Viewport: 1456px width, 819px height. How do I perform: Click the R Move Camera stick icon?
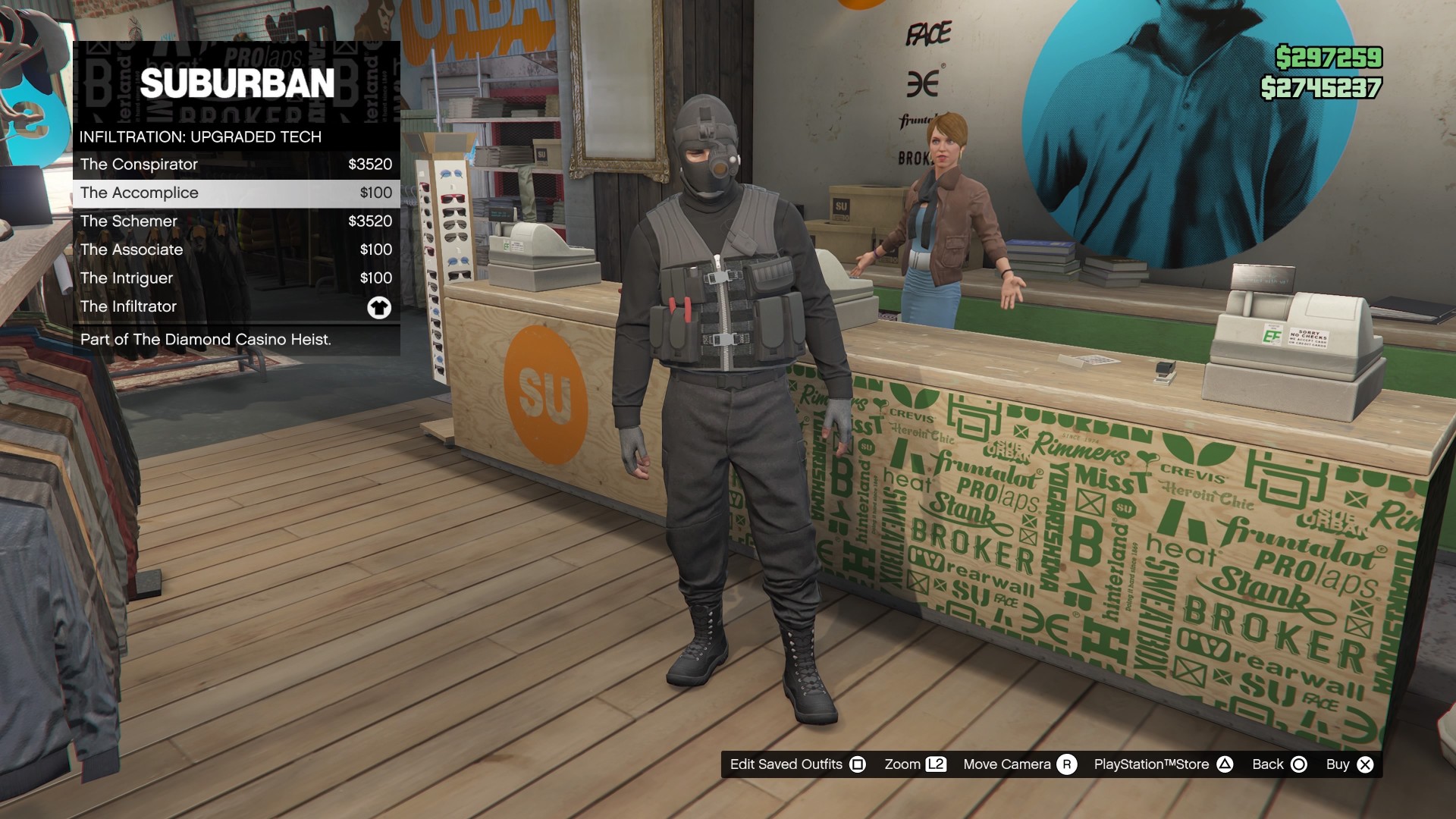pos(1068,764)
